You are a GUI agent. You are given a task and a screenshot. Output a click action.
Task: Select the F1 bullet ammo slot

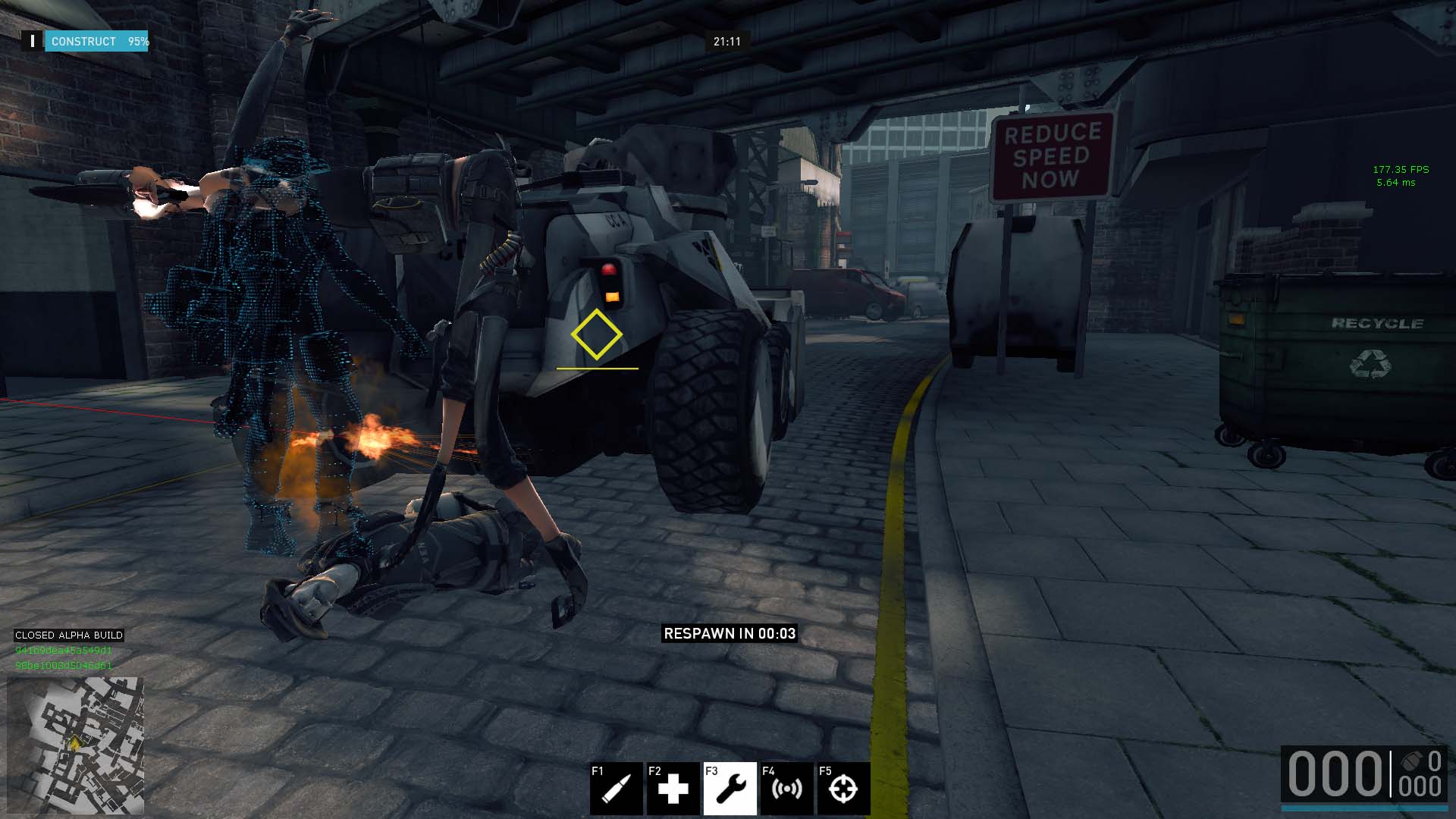tap(617, 789)
